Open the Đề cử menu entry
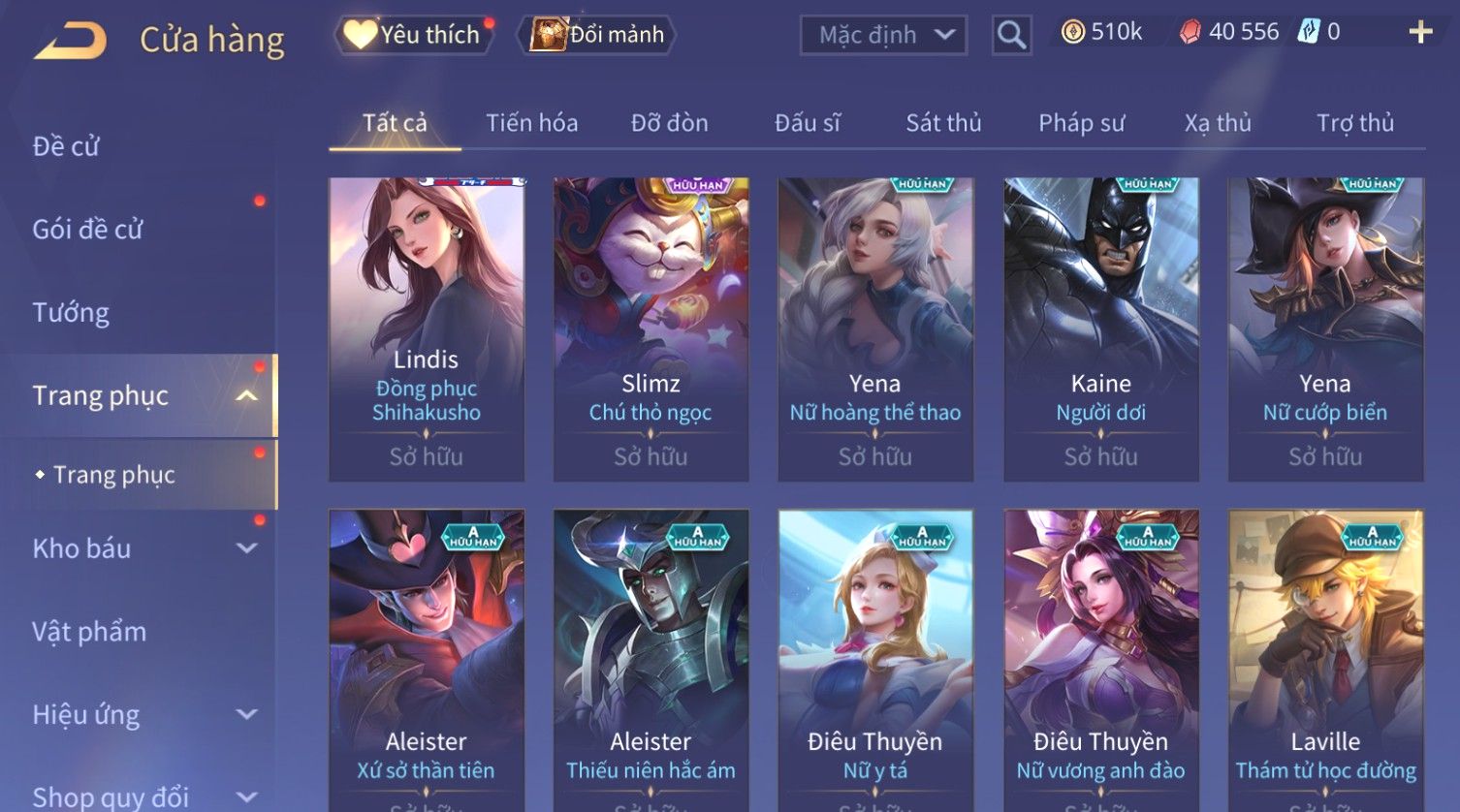 click(66, 146)
